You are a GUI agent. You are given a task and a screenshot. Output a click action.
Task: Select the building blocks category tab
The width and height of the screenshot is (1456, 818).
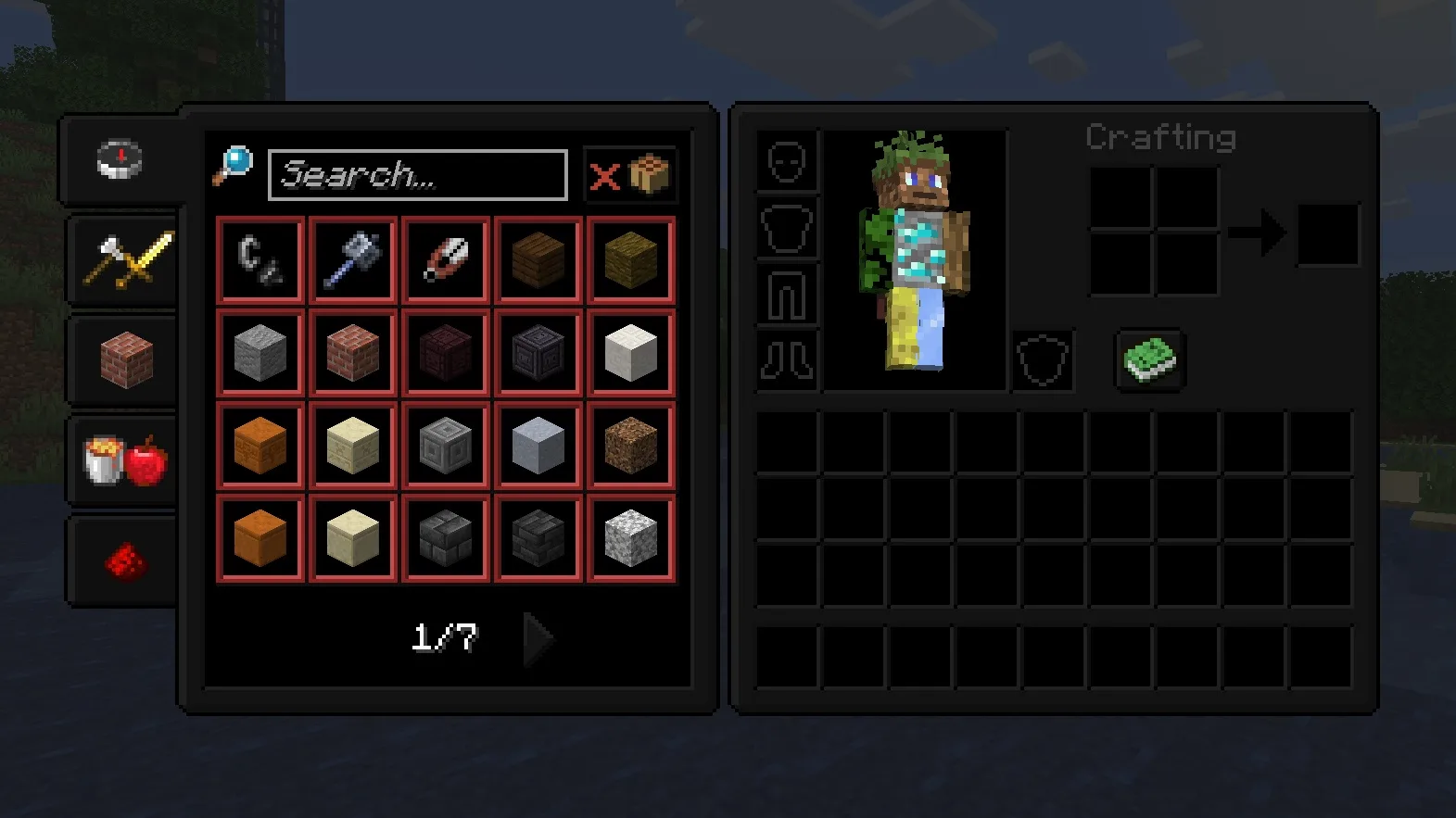click(120, 359)
